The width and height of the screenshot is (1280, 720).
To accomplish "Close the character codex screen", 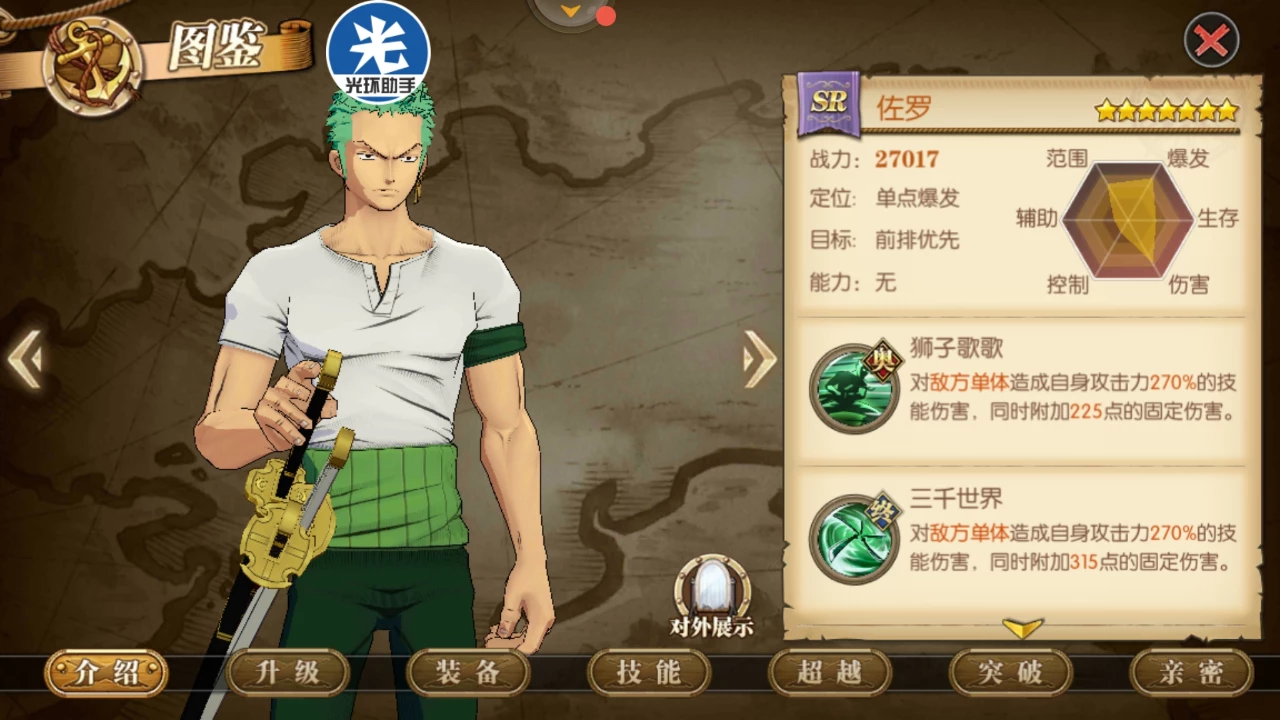I will [x=1211, y=41].
